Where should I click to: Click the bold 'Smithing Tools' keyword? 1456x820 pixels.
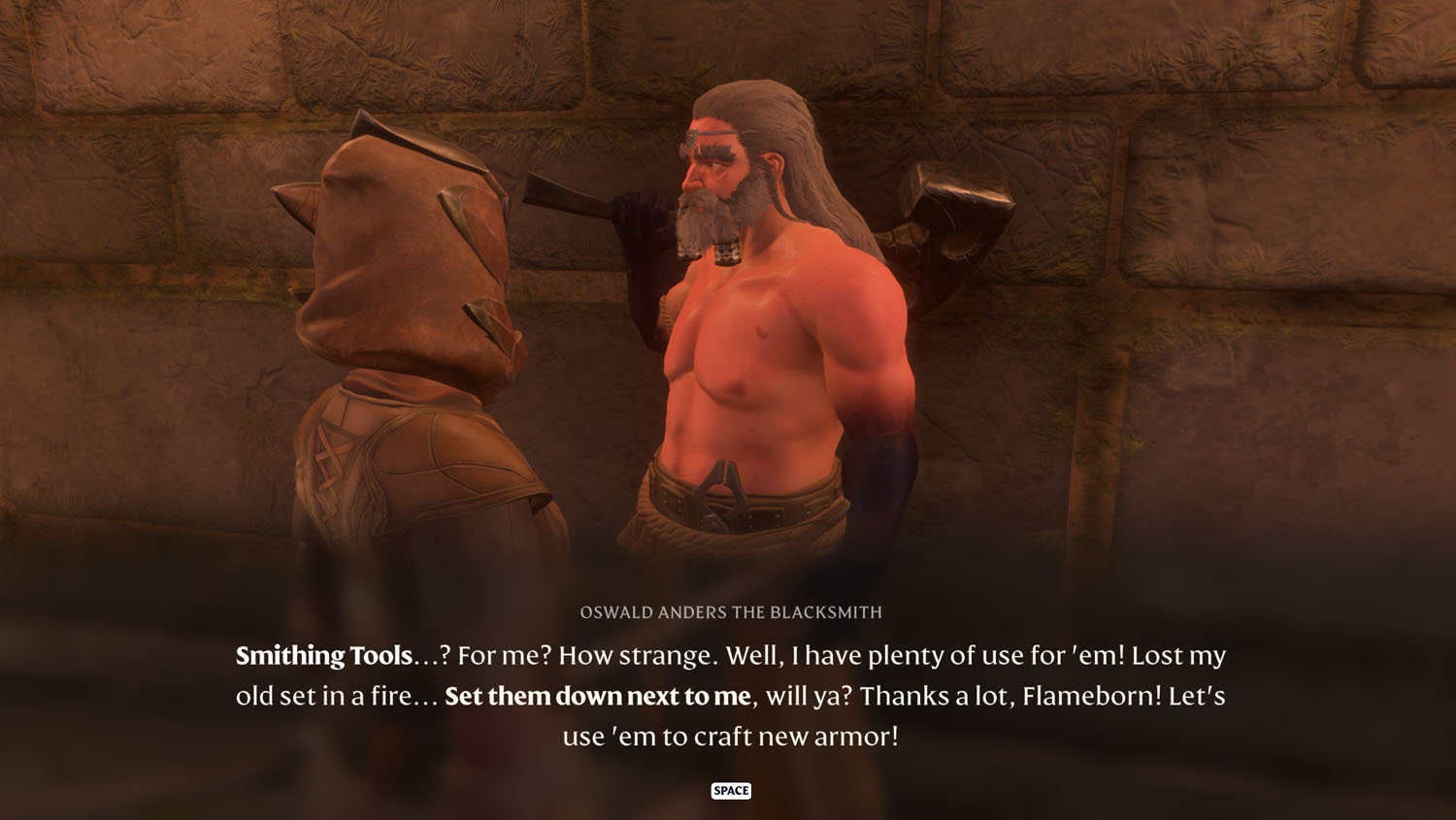321,656
